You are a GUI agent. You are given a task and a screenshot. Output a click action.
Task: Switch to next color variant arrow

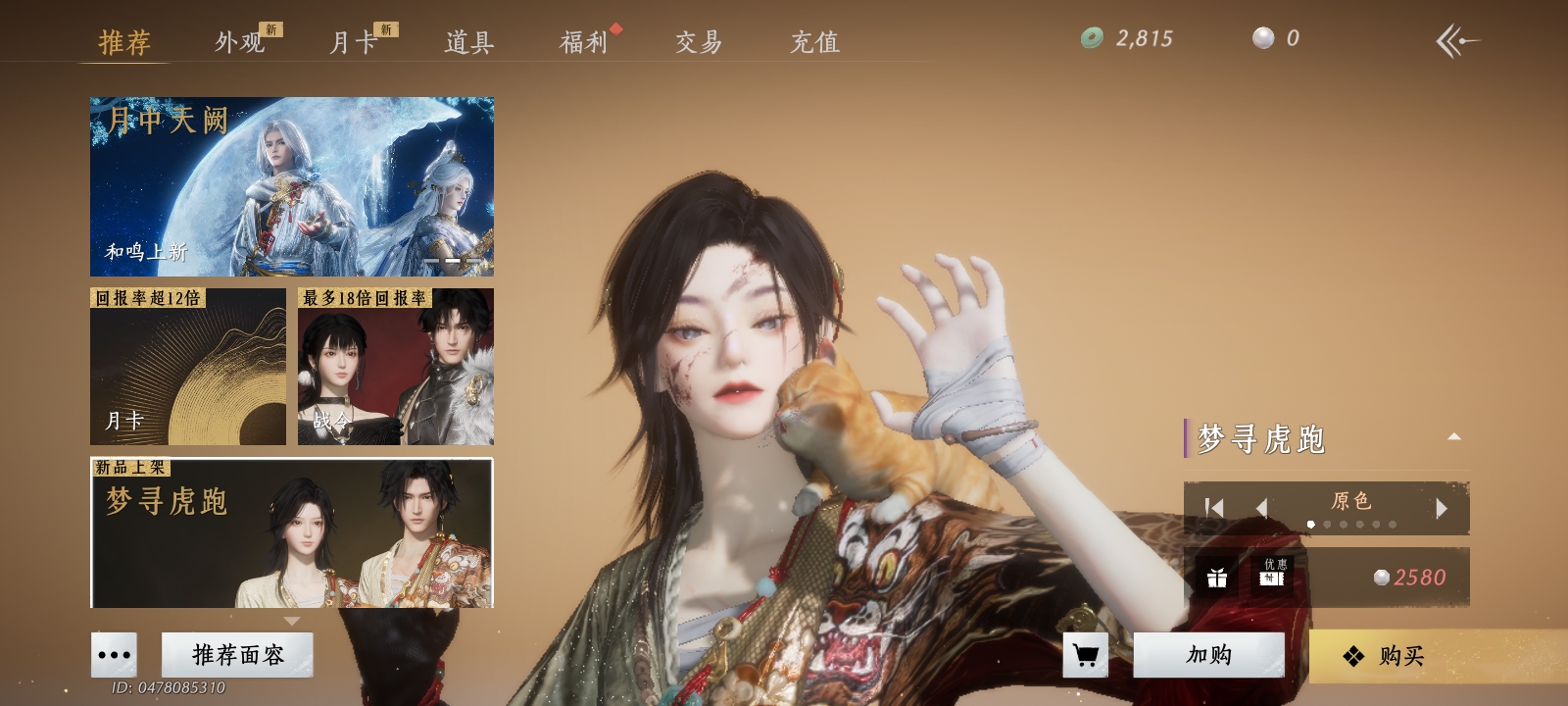pos(1442,508)
